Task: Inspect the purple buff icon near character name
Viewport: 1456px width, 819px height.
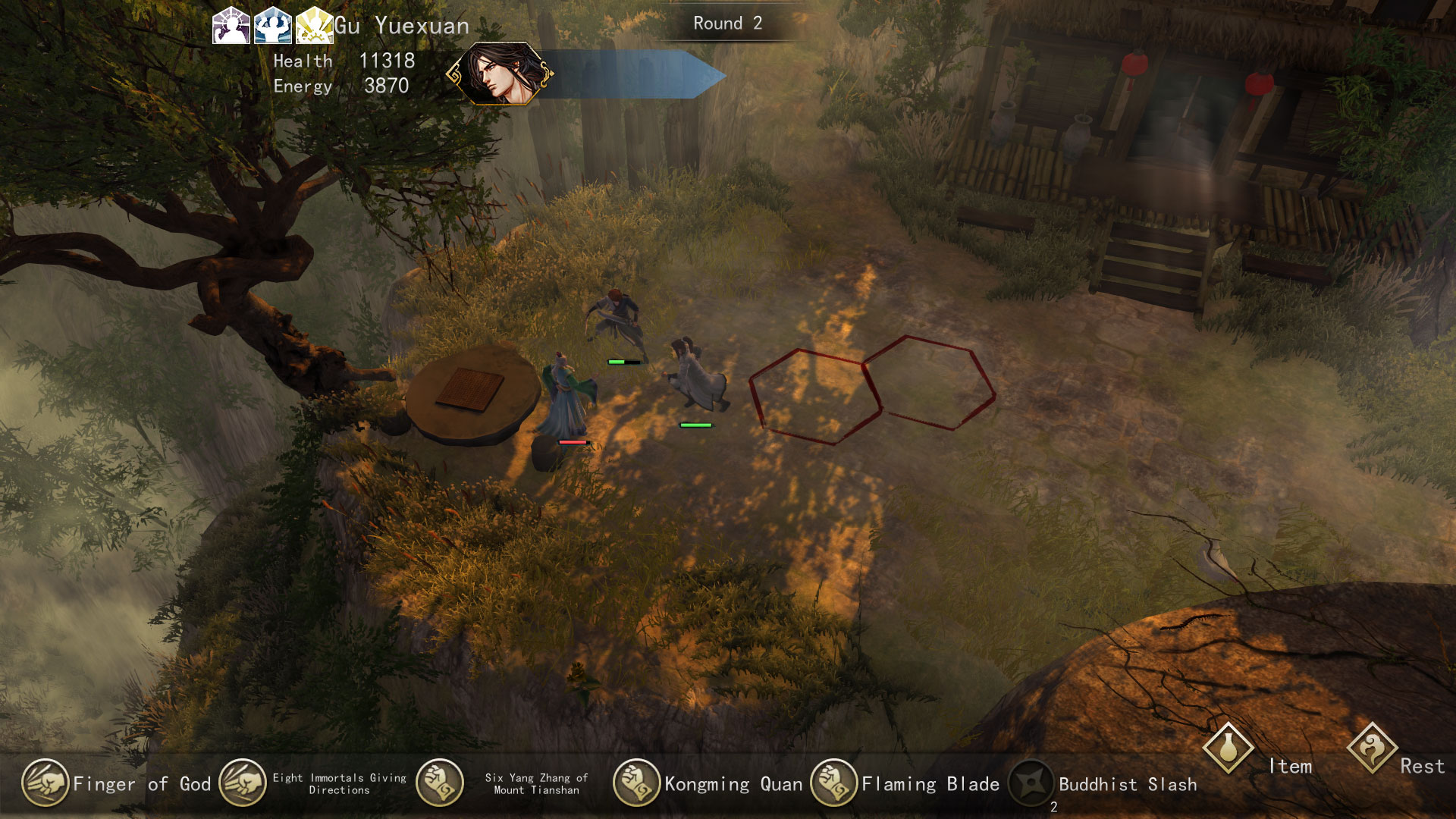Action: [x=232, y=26]
